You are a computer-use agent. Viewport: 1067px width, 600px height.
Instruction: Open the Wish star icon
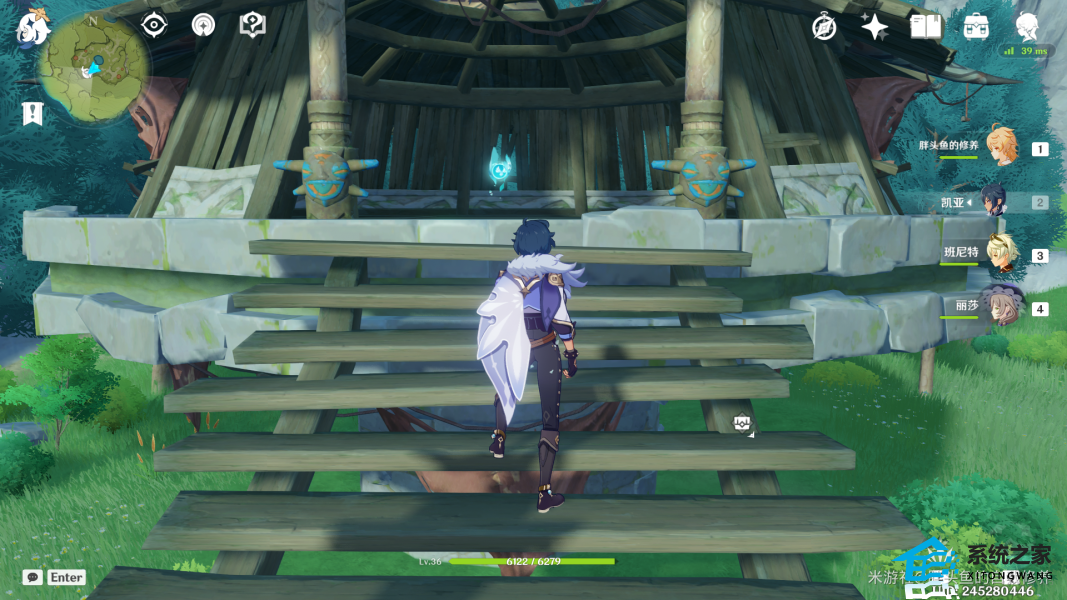(x=875, y=27)
